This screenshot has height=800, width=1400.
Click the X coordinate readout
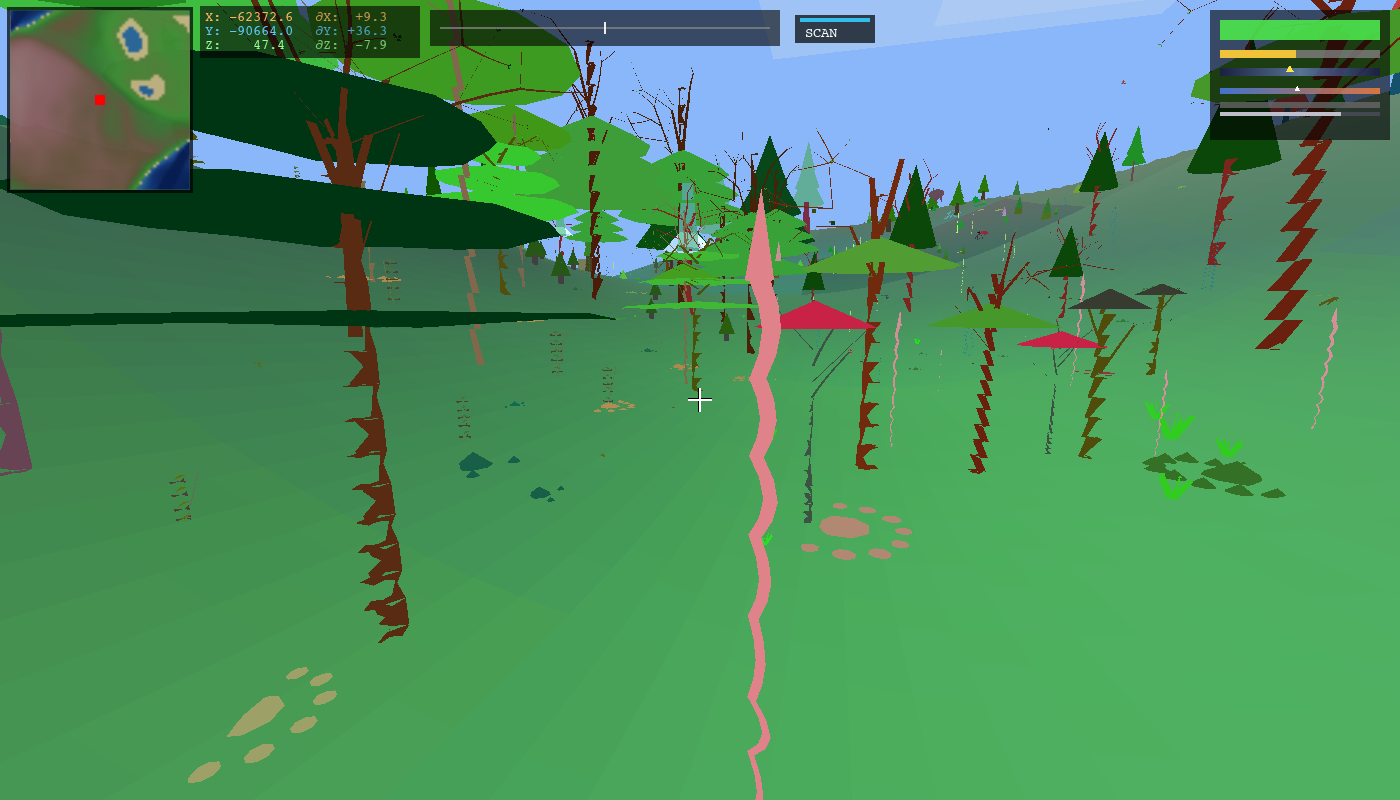pyautogui.click(x=250, y=18)
